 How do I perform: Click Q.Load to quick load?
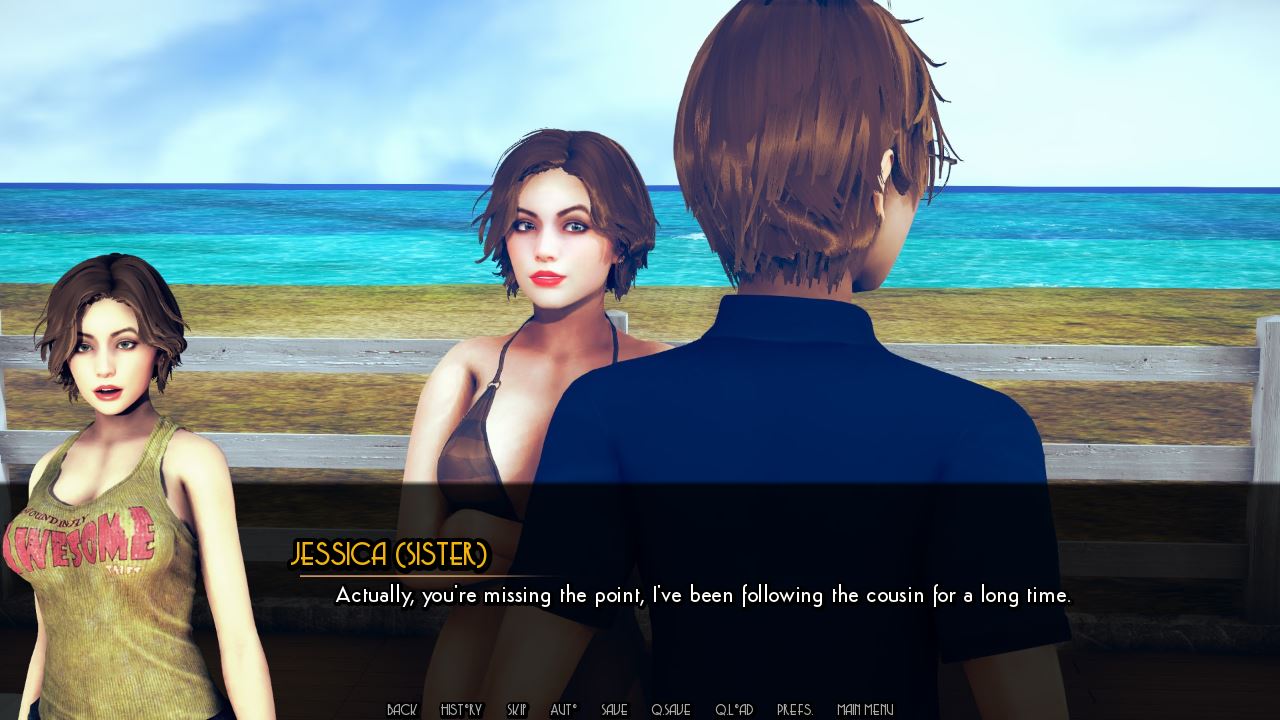[733, 710]
